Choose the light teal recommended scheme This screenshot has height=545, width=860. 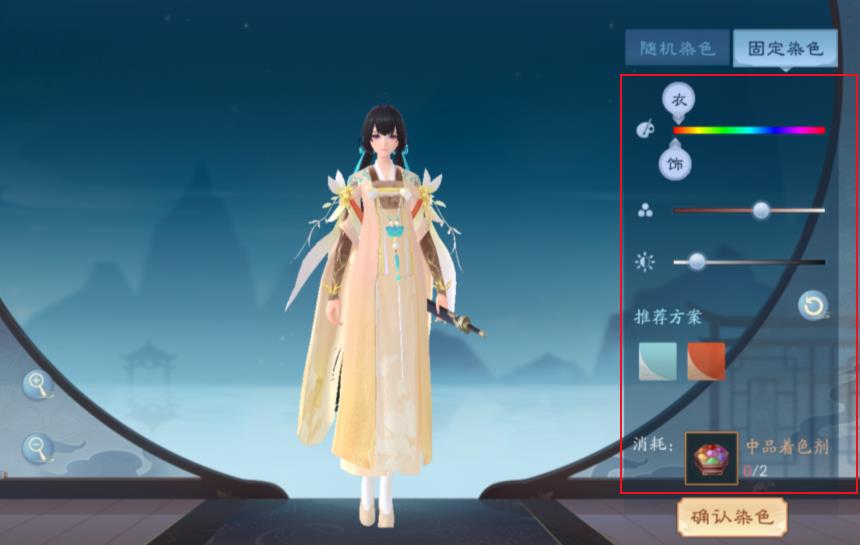(658, 361)
